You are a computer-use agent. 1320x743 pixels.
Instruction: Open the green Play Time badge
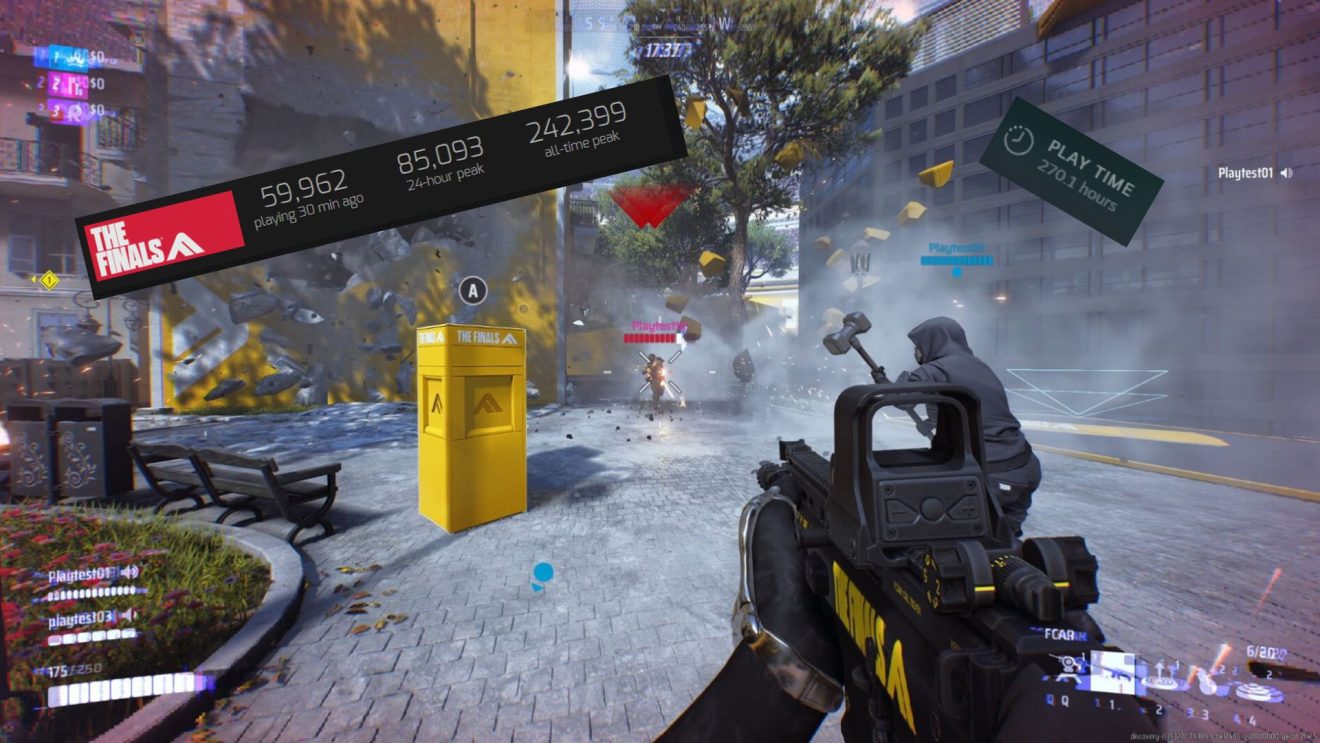click(x=1070, y=170)
